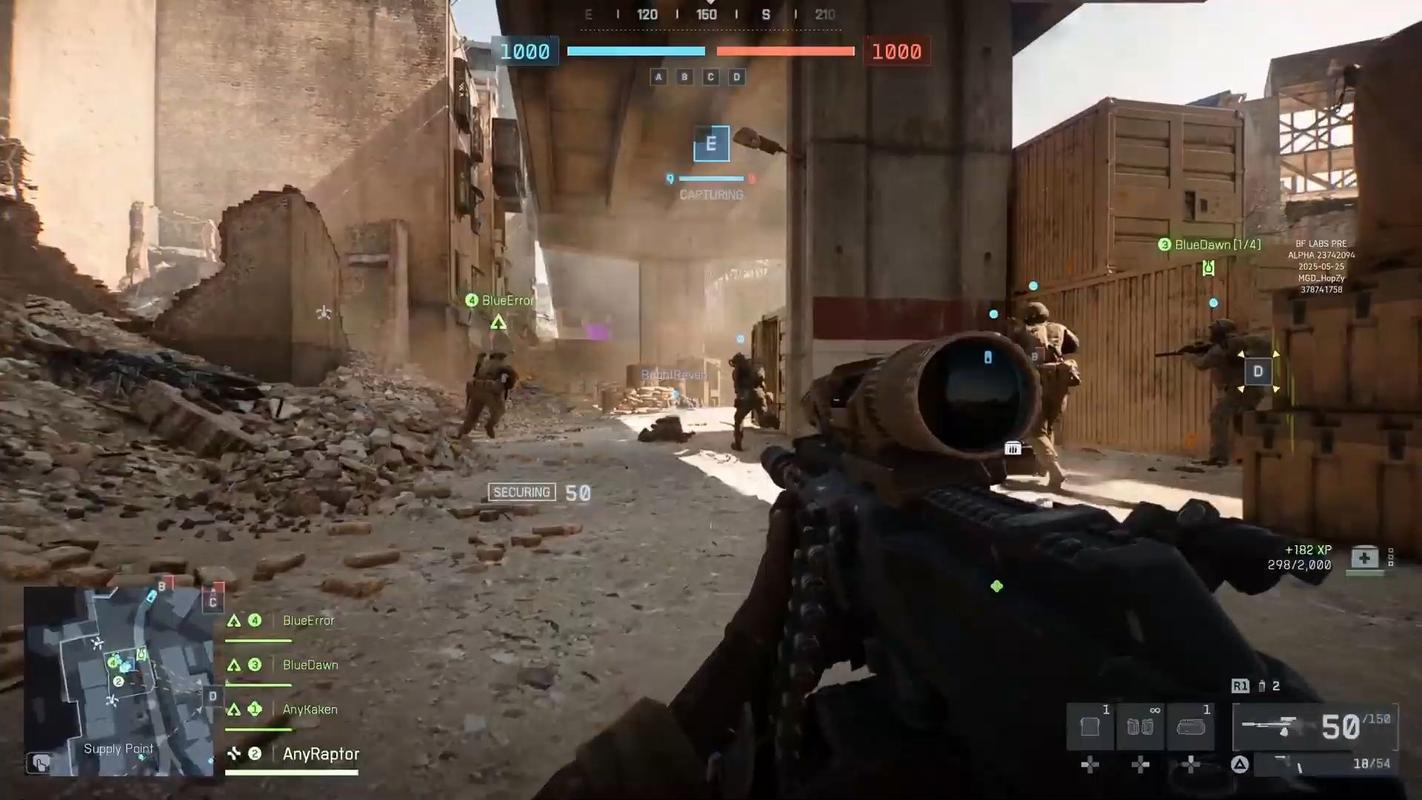
Task: Select the primary machine gun weapon slot
Action: [1314, 726]
